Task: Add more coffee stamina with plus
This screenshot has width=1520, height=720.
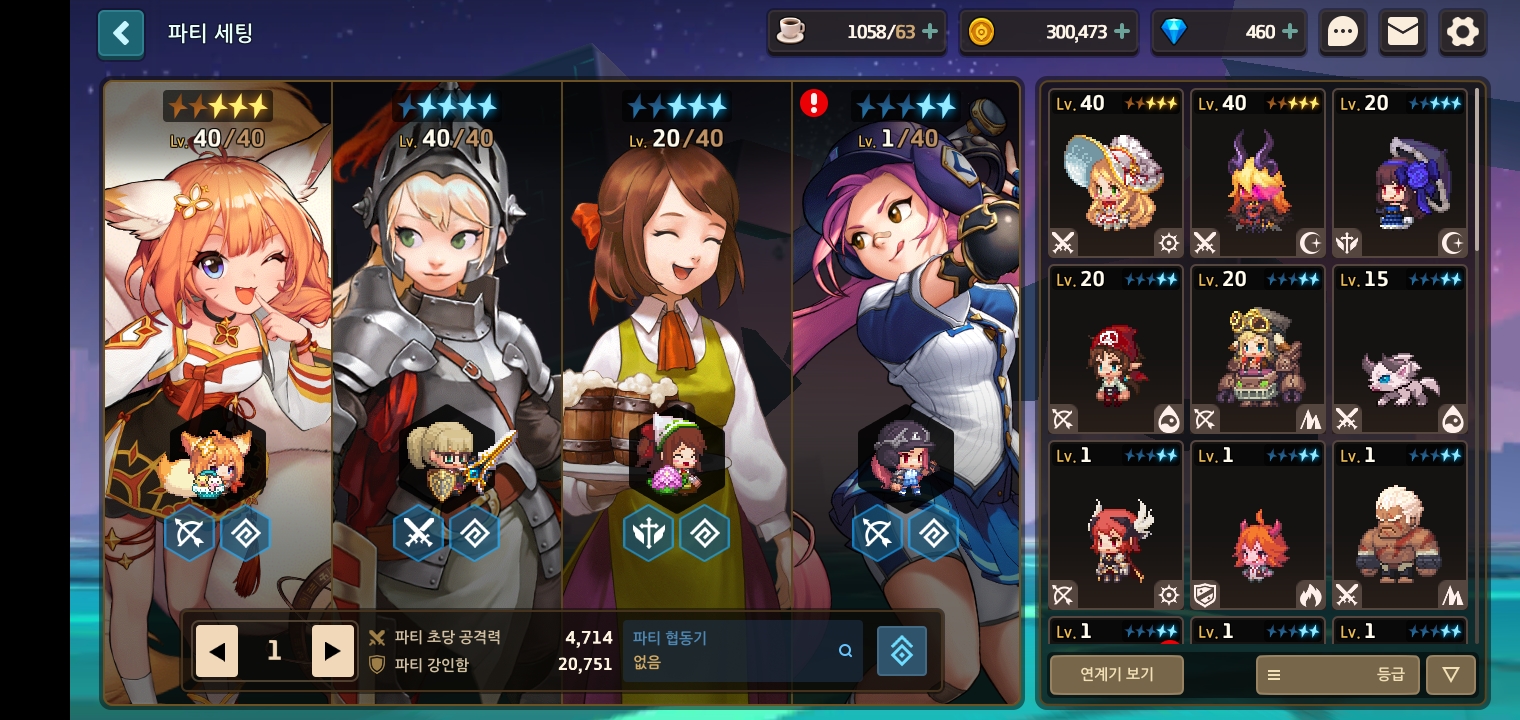Action: click(x=930, y=32)
